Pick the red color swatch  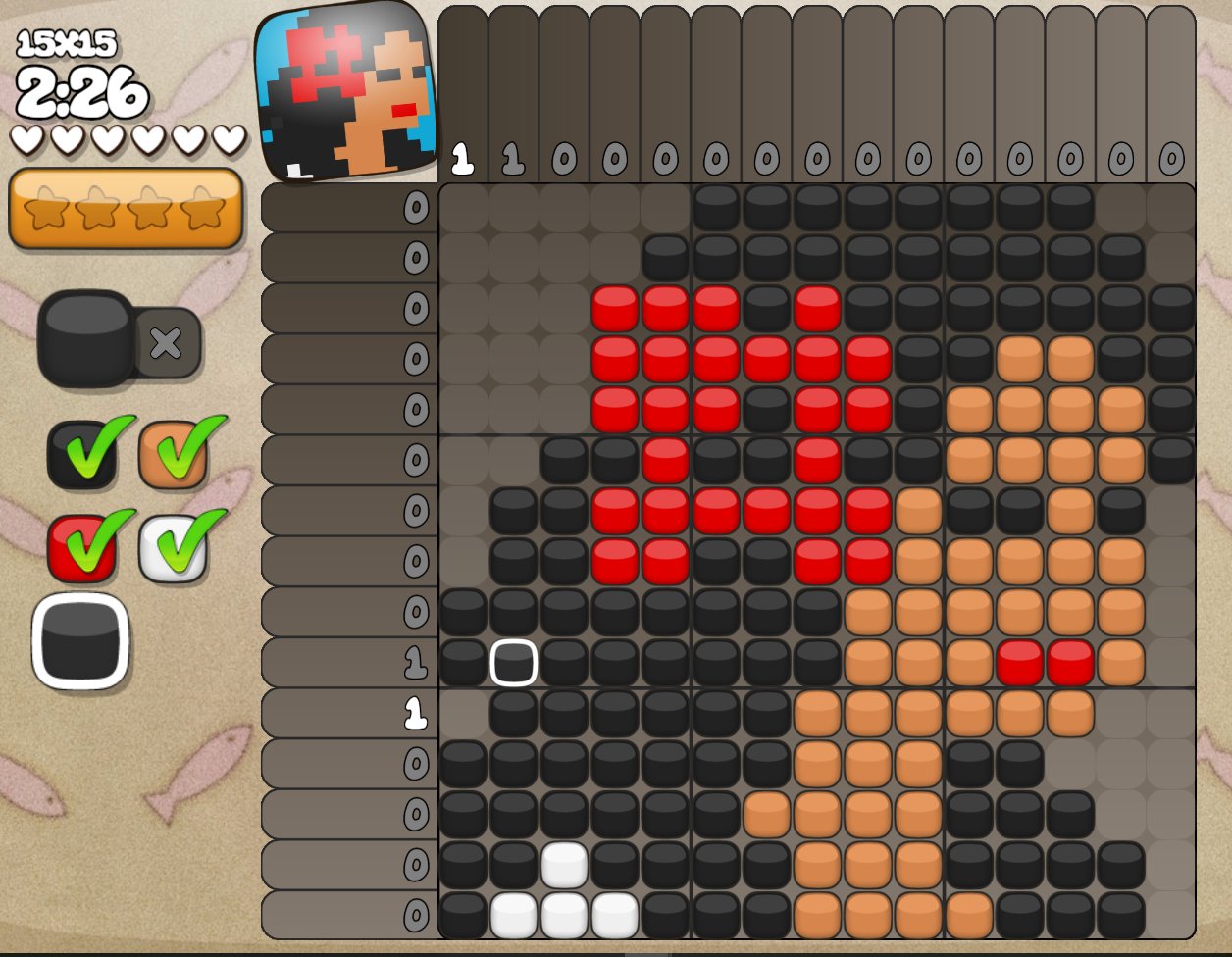(80, 547)
